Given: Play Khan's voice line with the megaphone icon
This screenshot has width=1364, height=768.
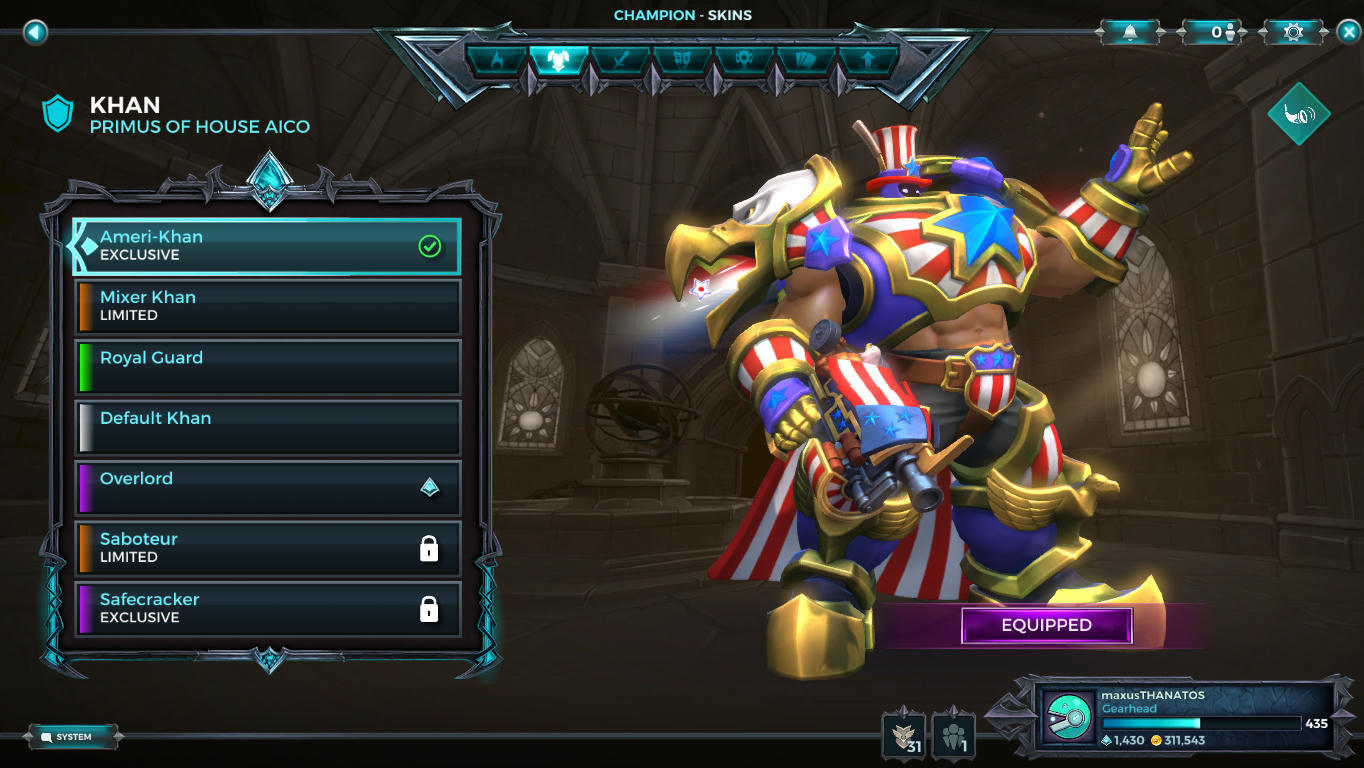Looking at the screenshot, I should coord(1297,113).
